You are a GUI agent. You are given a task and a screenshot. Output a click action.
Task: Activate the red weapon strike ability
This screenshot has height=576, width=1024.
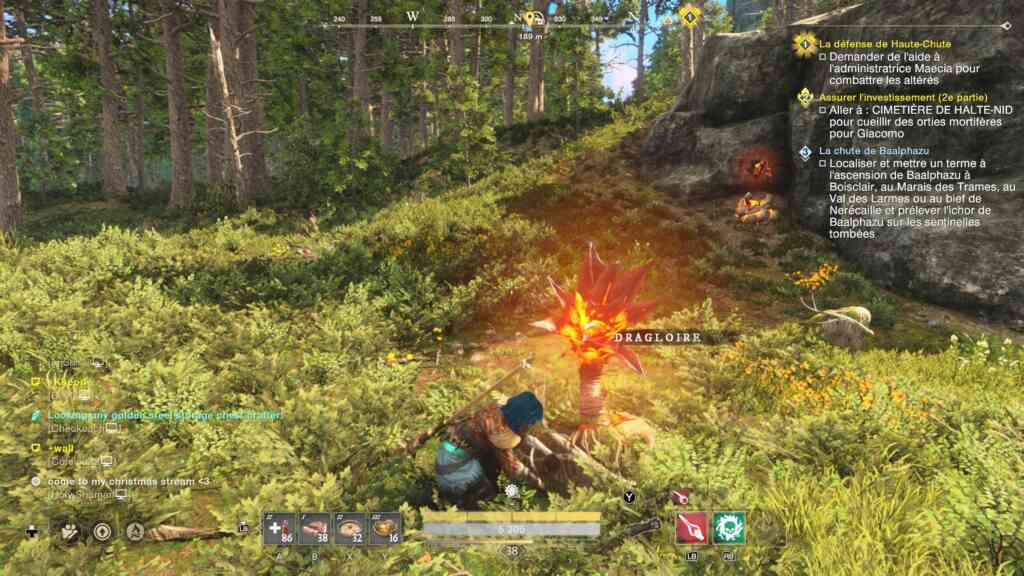[x=692, y=528]
